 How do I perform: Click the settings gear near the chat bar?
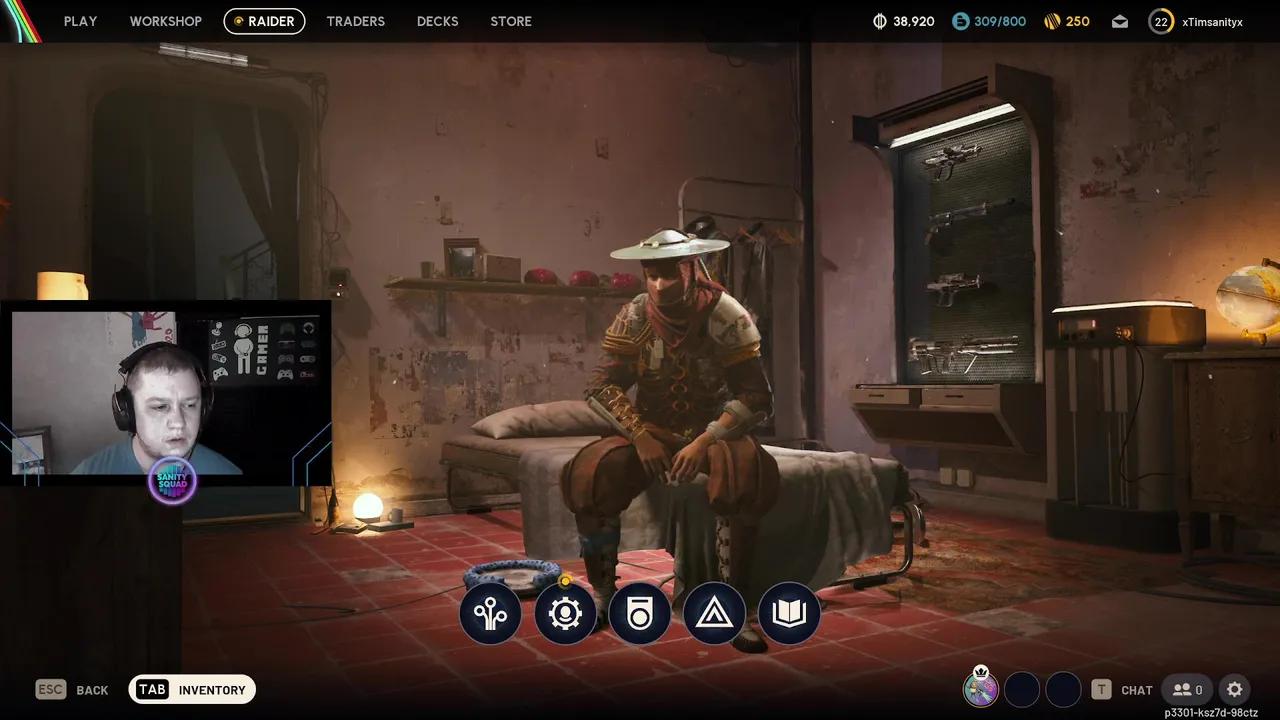pyautogui.click(x=1234, y=690)
